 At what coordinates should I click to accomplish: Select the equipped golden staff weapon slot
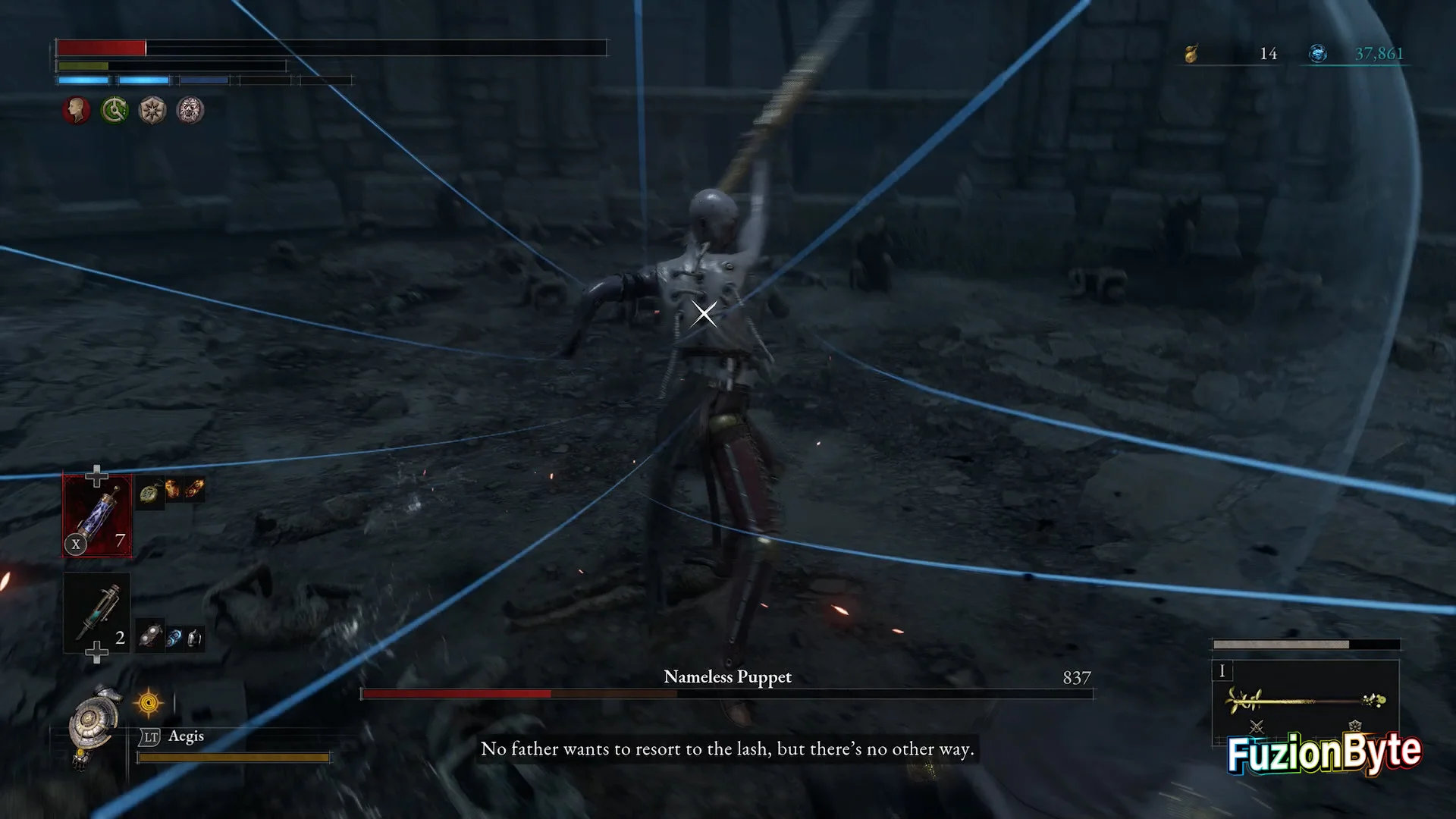click(x=1306, y=699)
